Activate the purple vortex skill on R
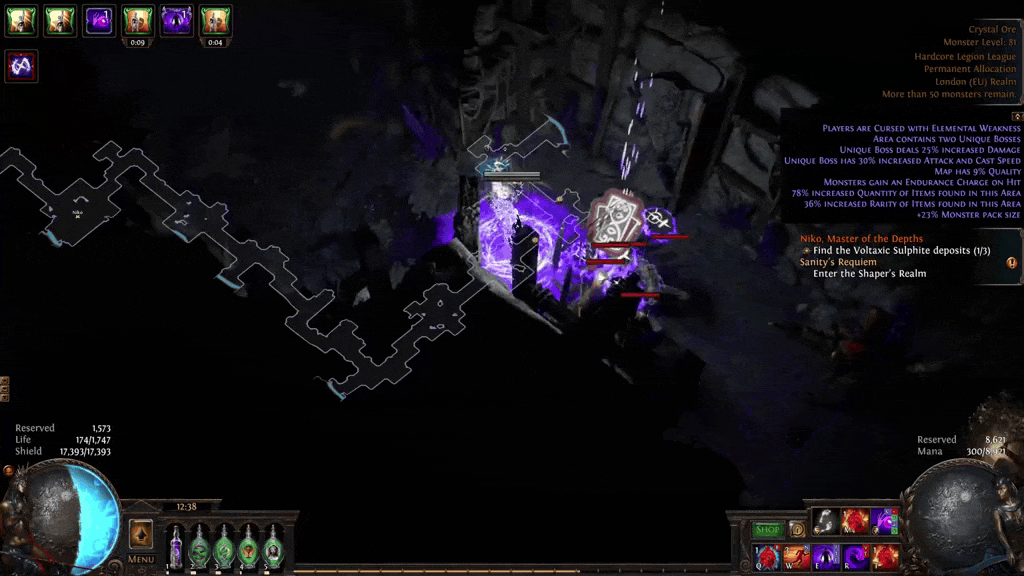The image size is (1024, 576). pos(854,556)
